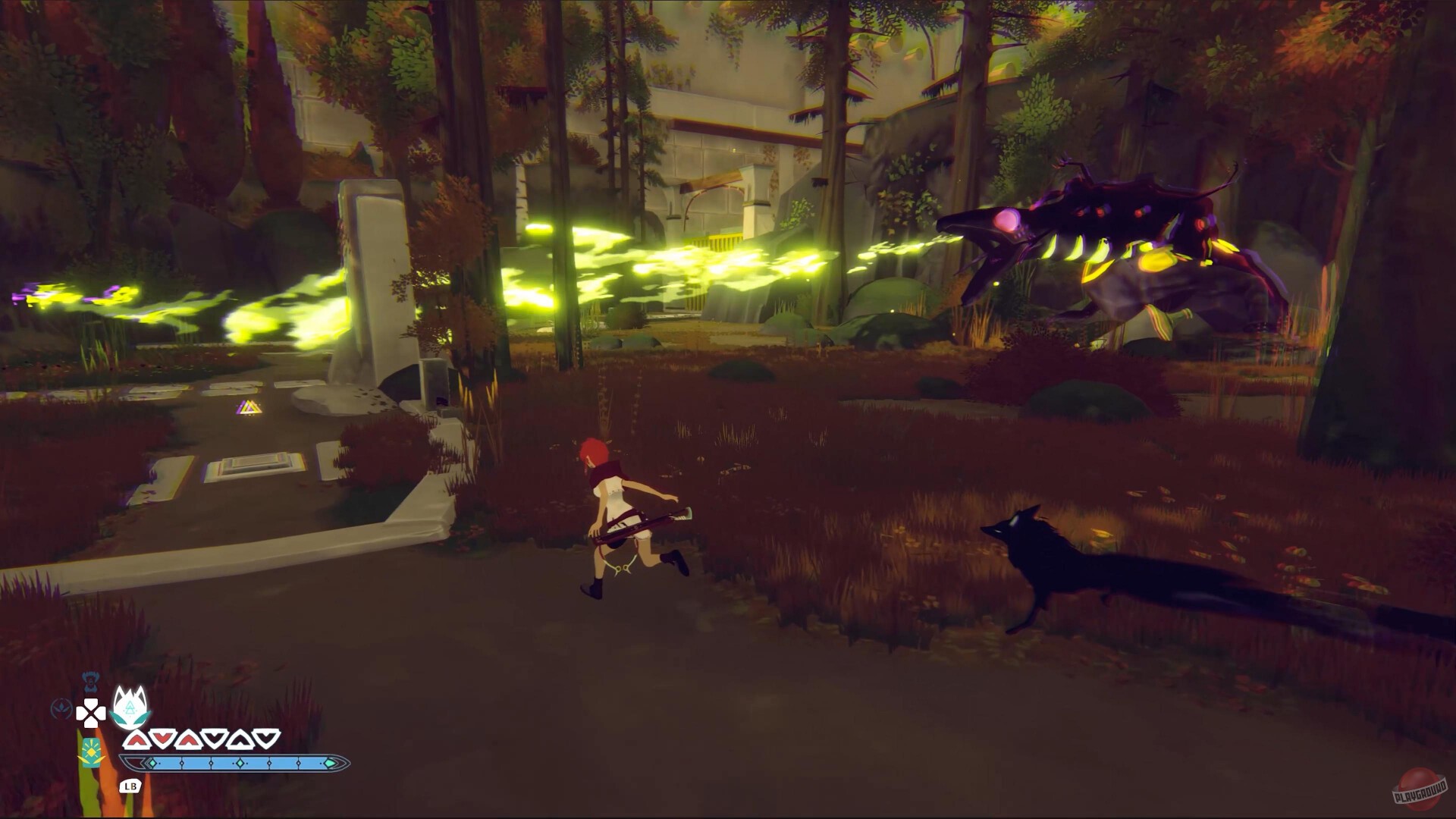Click the large diamond marker on the flow gauge
This screenshot has width=1456, height=819.
pos(240,763)
